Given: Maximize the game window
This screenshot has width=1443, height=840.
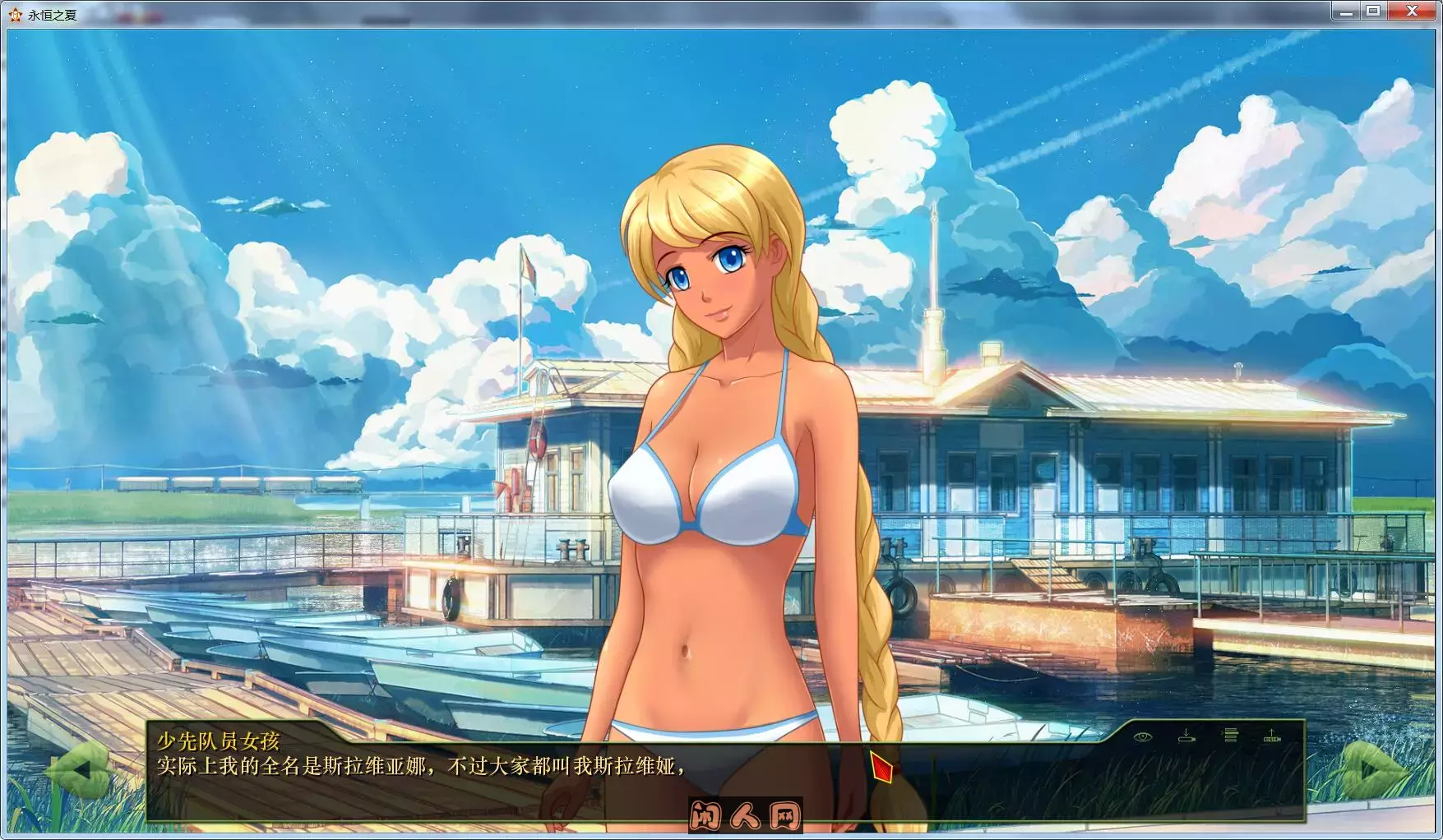Looking at the screenshot, I should pyautogui.click(x=1371, y=11).
